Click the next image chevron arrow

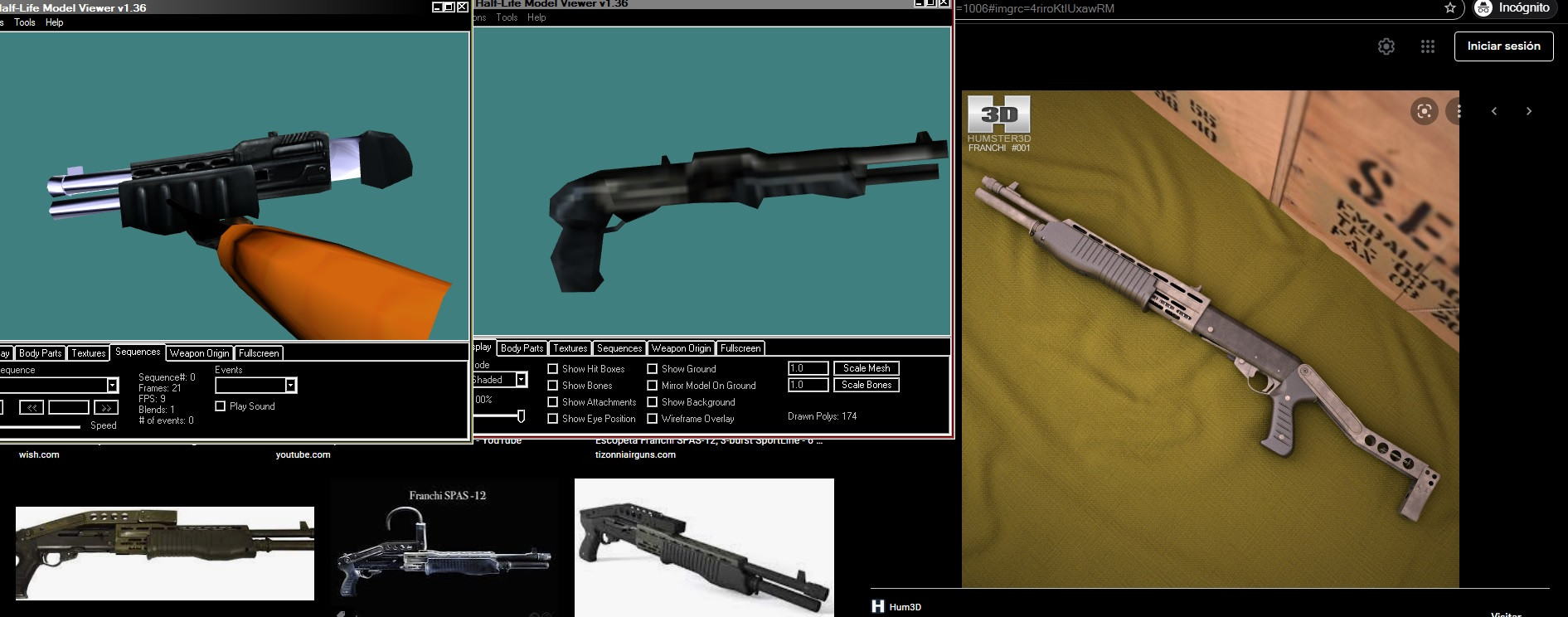tap(1528, 110)
